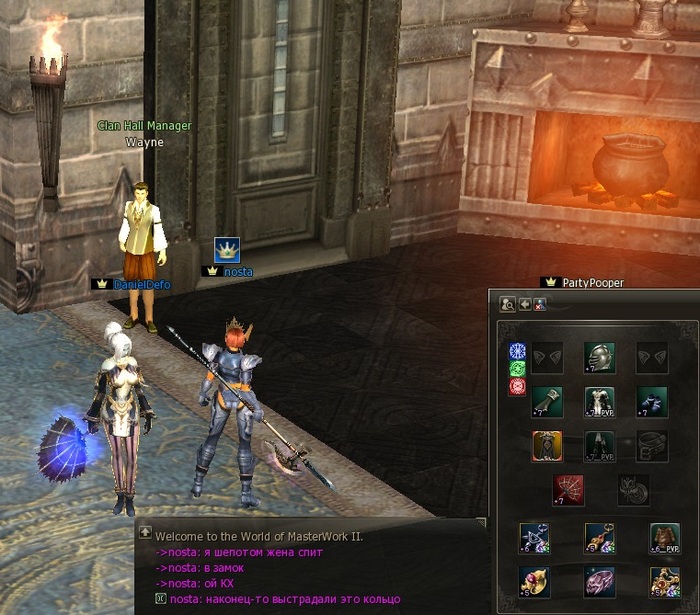
Task: Click the +7 PVP leggings slot
Action: [599, 446]
